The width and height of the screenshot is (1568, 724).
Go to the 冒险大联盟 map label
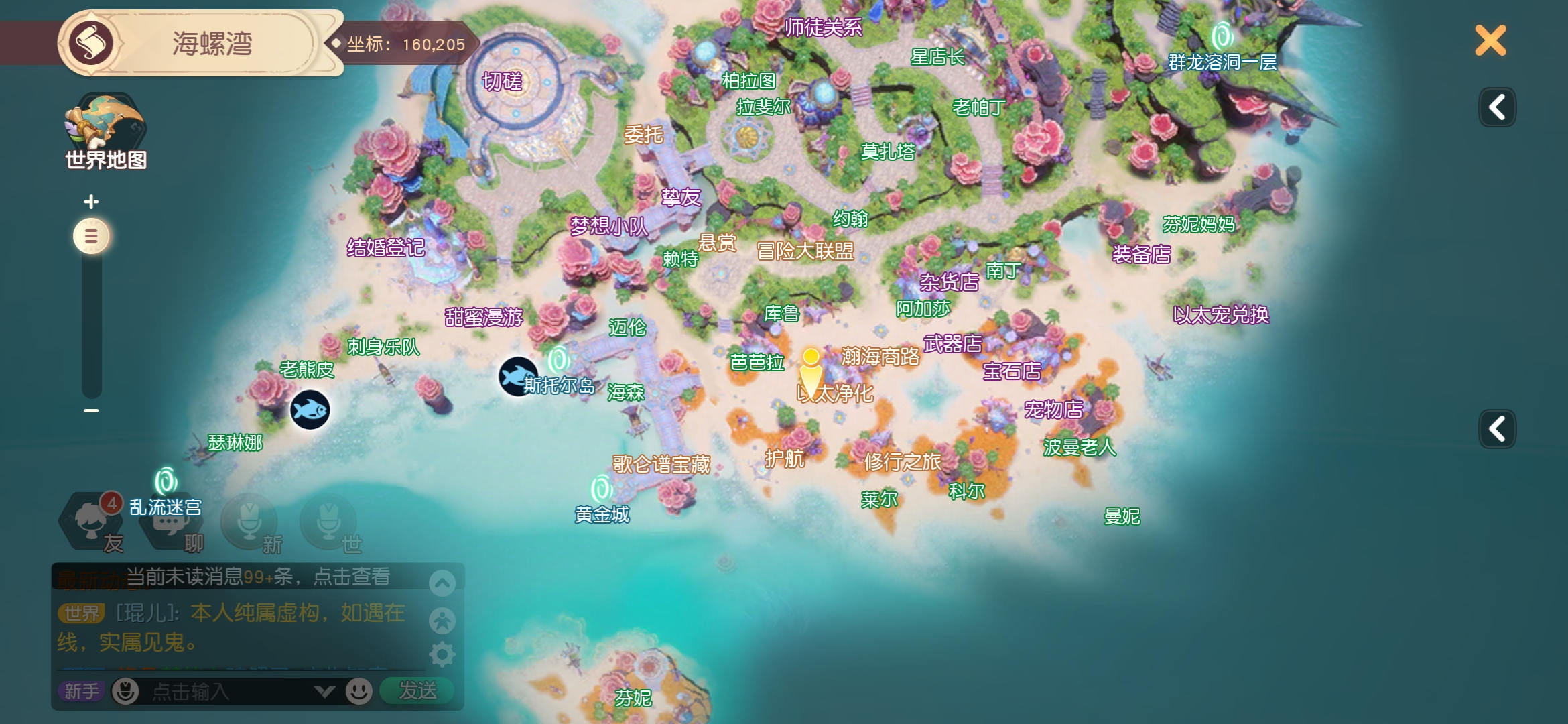pos(805,251)
